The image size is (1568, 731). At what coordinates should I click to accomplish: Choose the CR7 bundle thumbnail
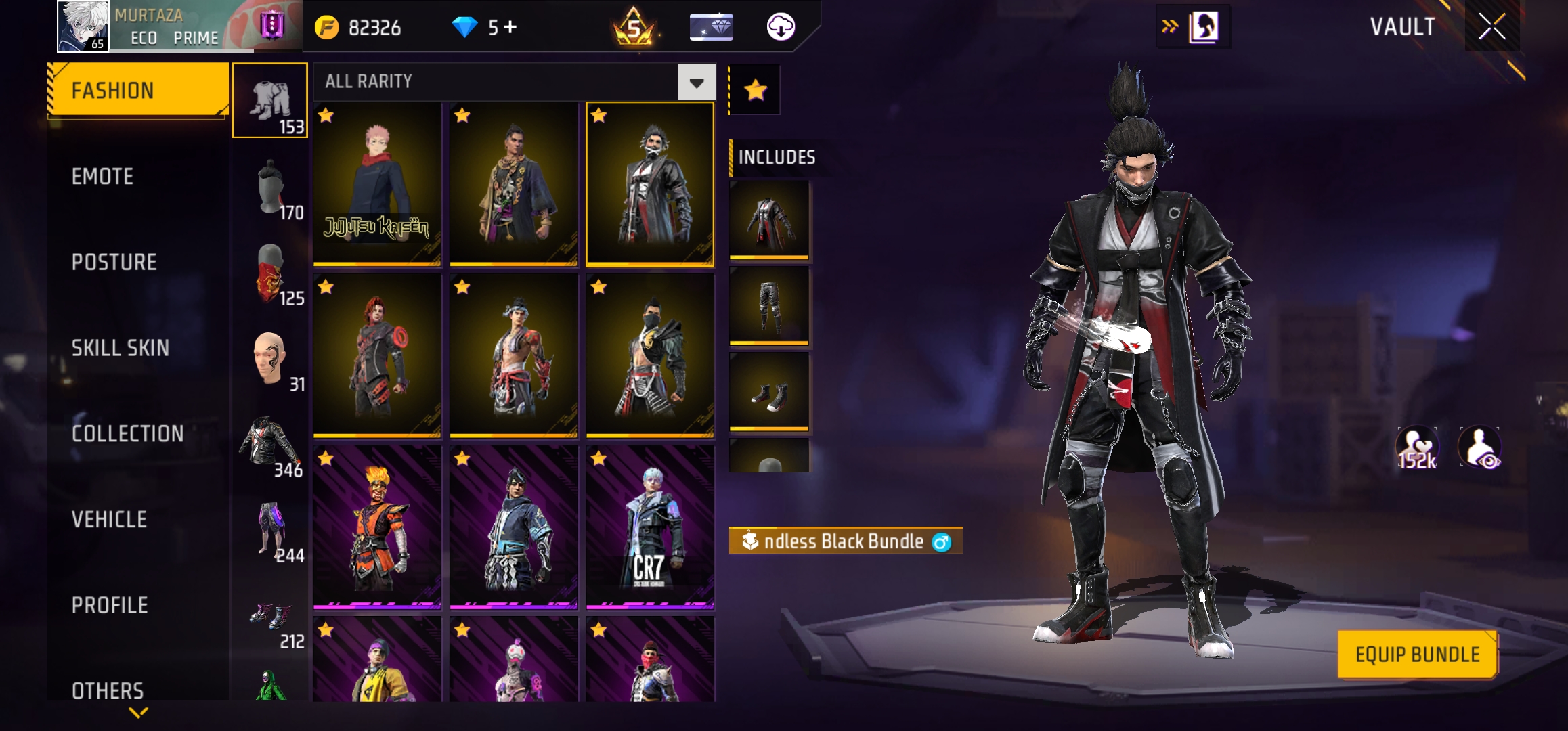pyautogui.click(x=649, y=527)
